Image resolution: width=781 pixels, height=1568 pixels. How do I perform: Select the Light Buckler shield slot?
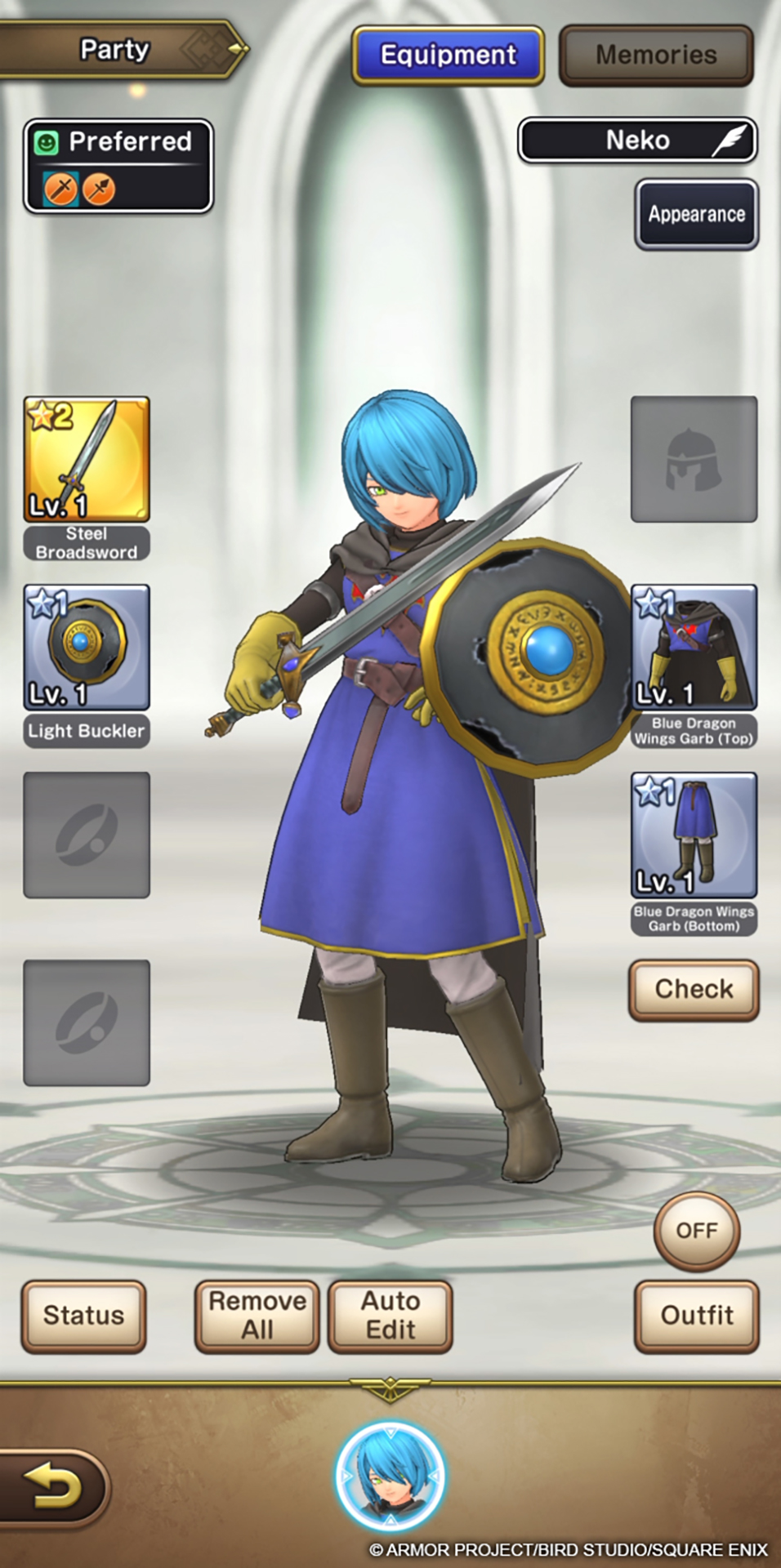click(87, 647)
